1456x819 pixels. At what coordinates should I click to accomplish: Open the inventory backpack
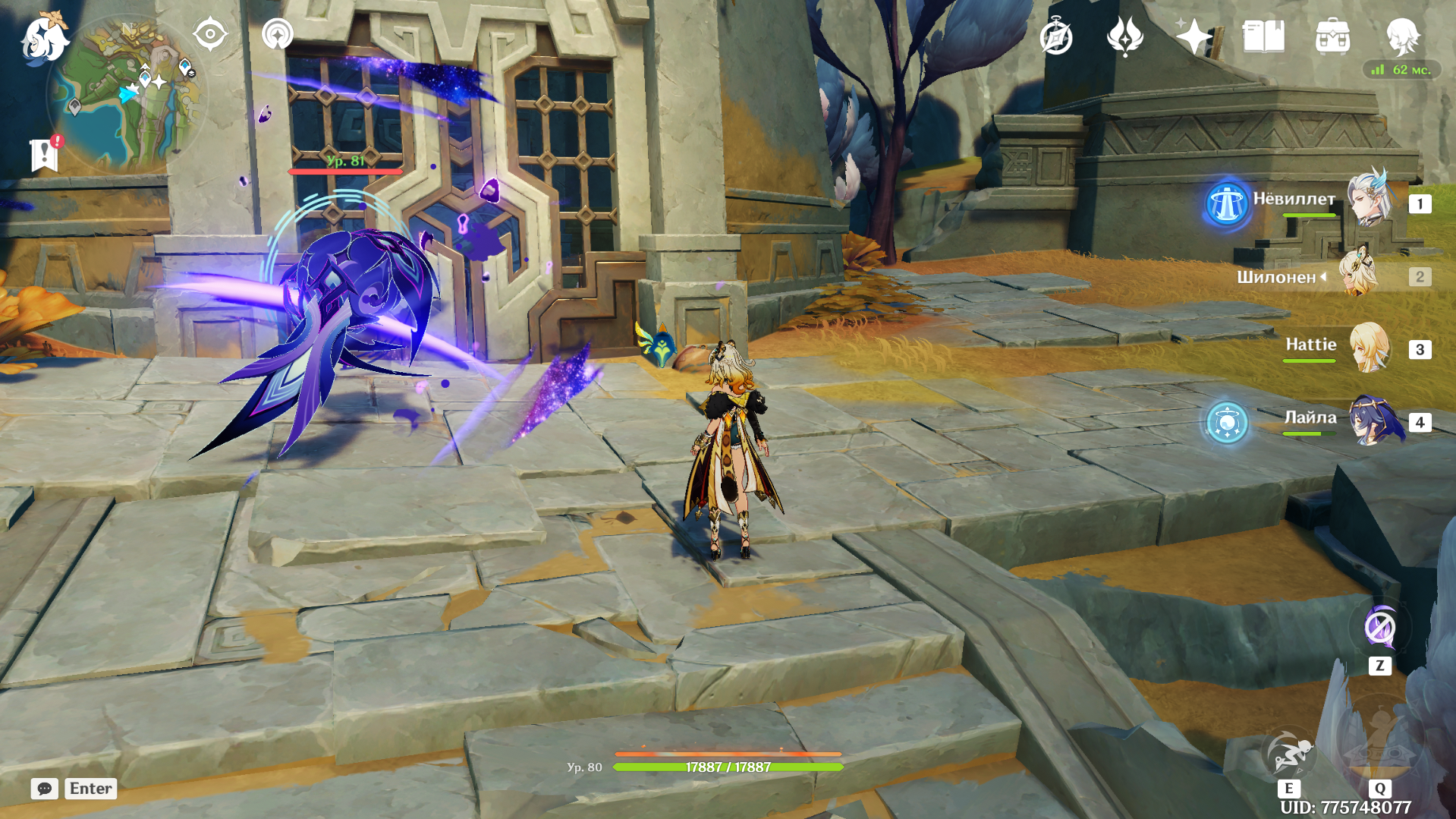[1332, 36]
